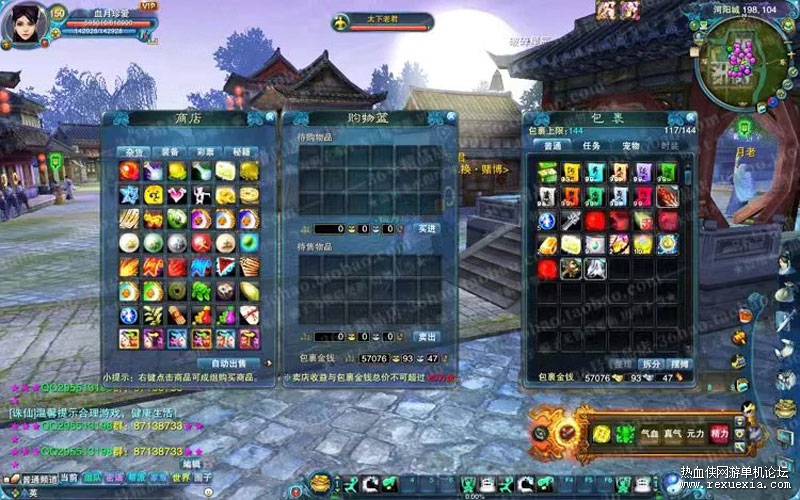Viewport: 800px width, 500px height.
Task: Click the 自动出售 auto-sell button
Action: [x=228, y=362]
